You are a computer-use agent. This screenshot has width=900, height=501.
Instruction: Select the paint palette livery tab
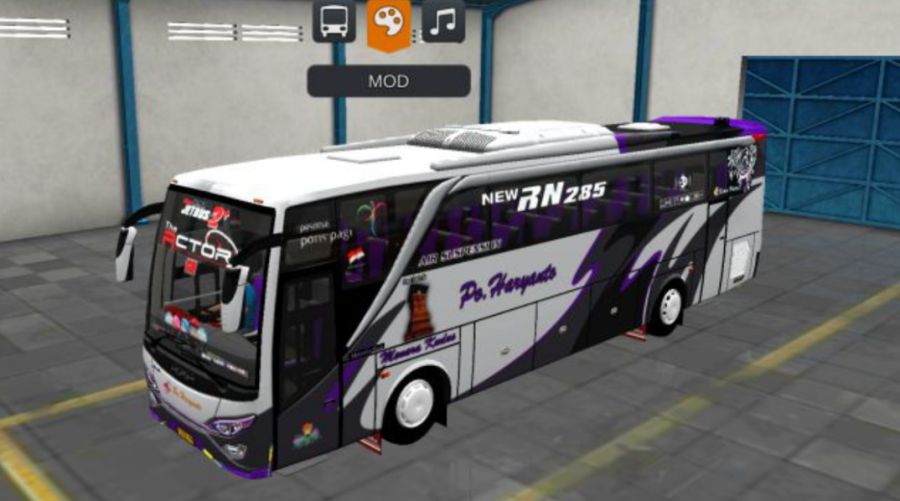[x=388, y=22]
